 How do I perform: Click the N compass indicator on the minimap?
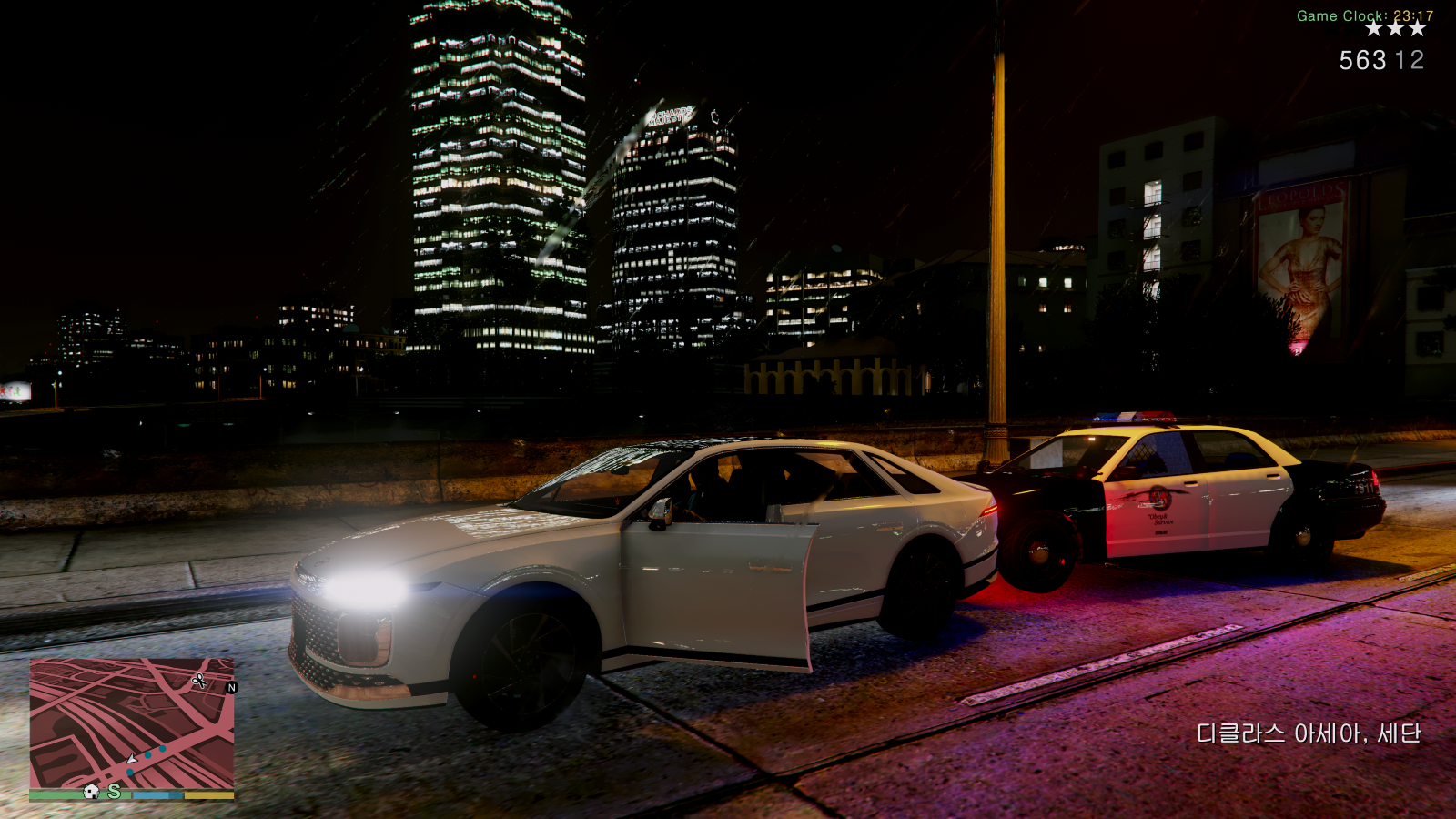[232, 688]
